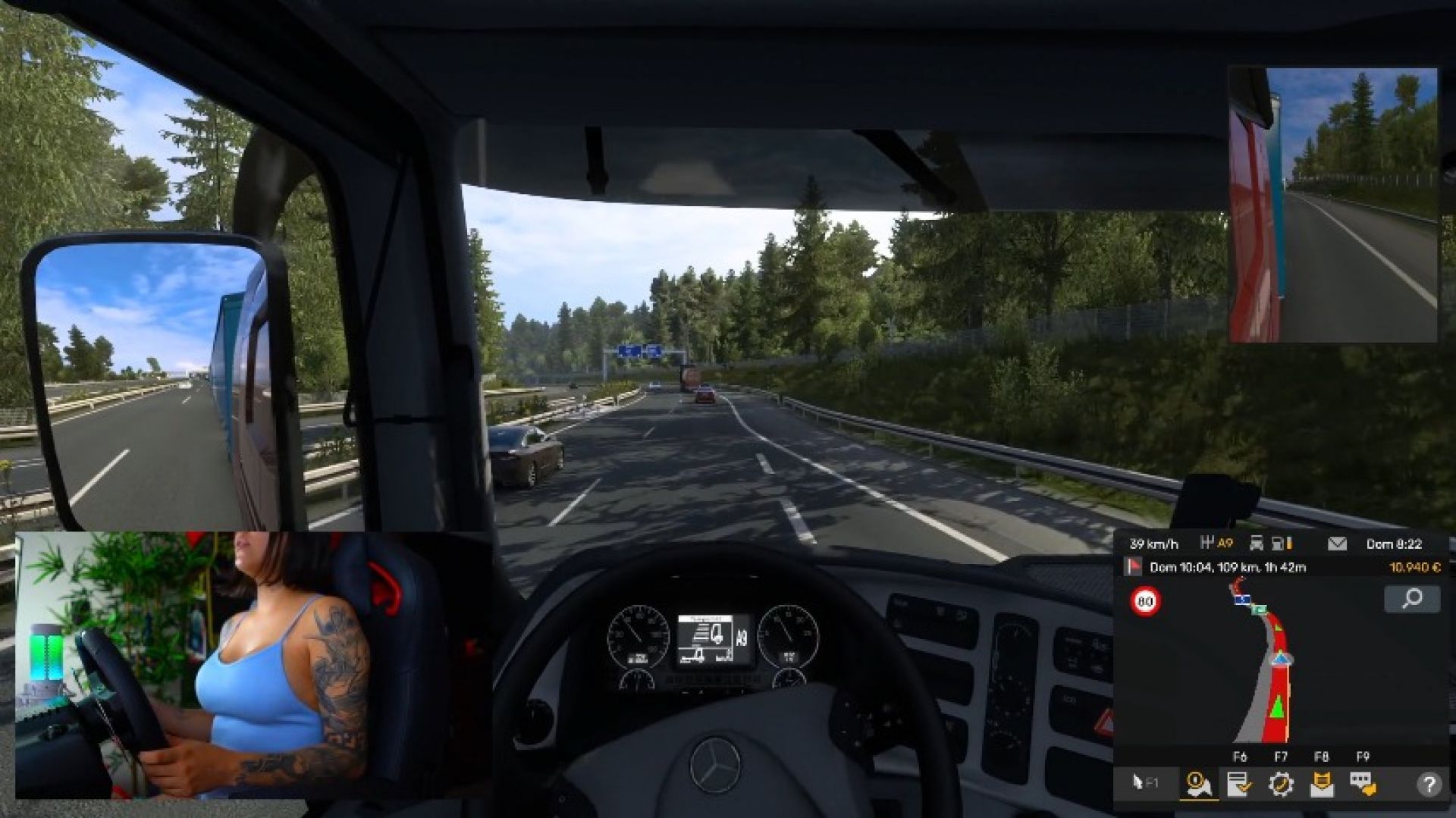Expand the trip info bar showing Dom 10:04
Viewport: 1456px width, 818px height.
[x=1228, y=567]
